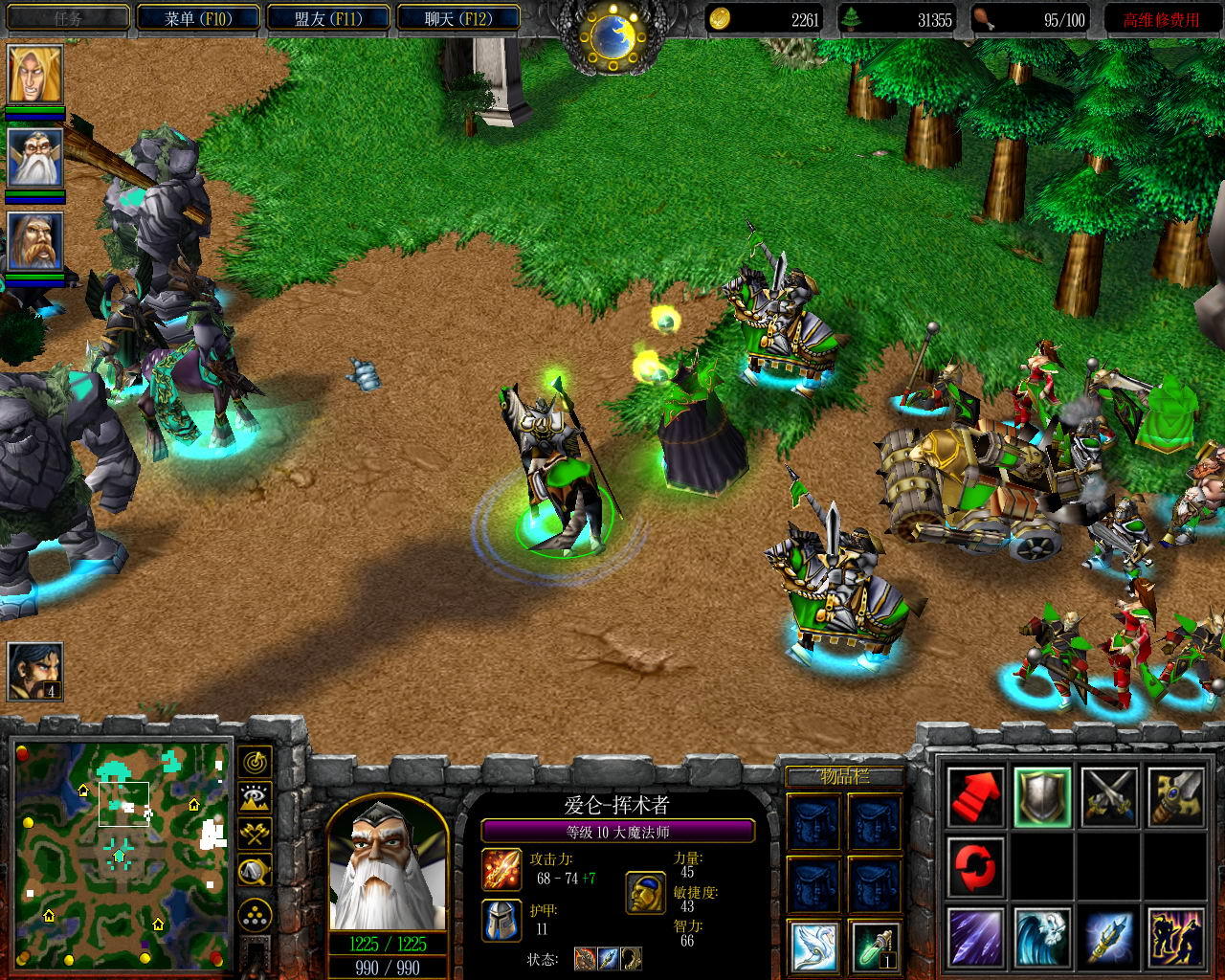Click the idle worker portrait button

pos(35,672)
